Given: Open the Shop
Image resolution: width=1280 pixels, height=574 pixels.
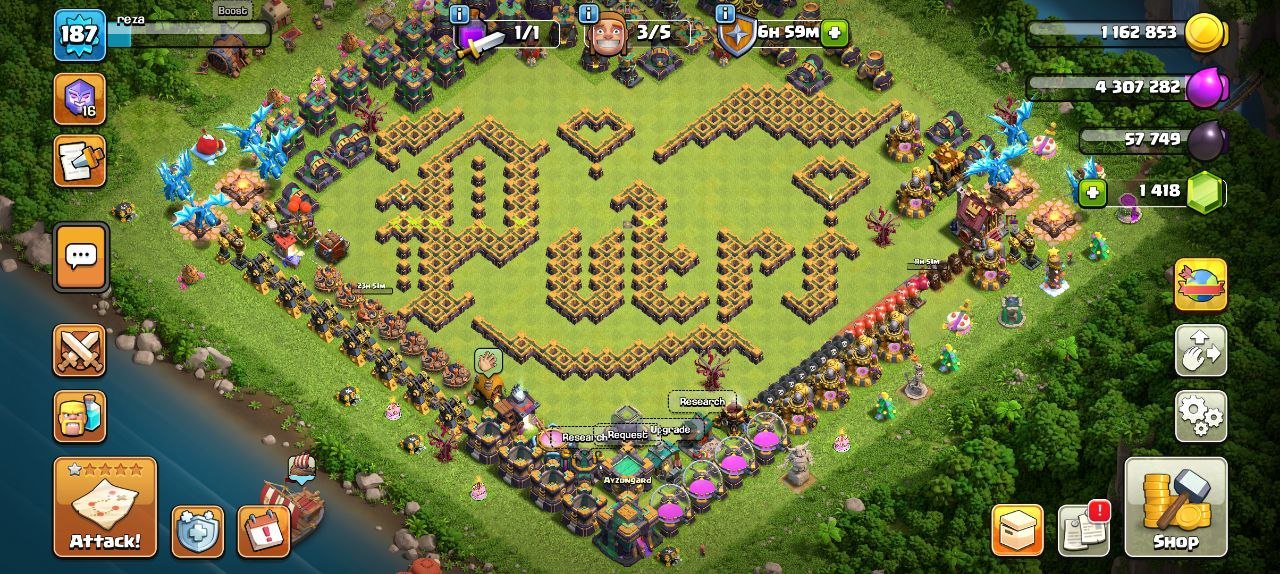Looking at the screenshot, I should 1175,506.
